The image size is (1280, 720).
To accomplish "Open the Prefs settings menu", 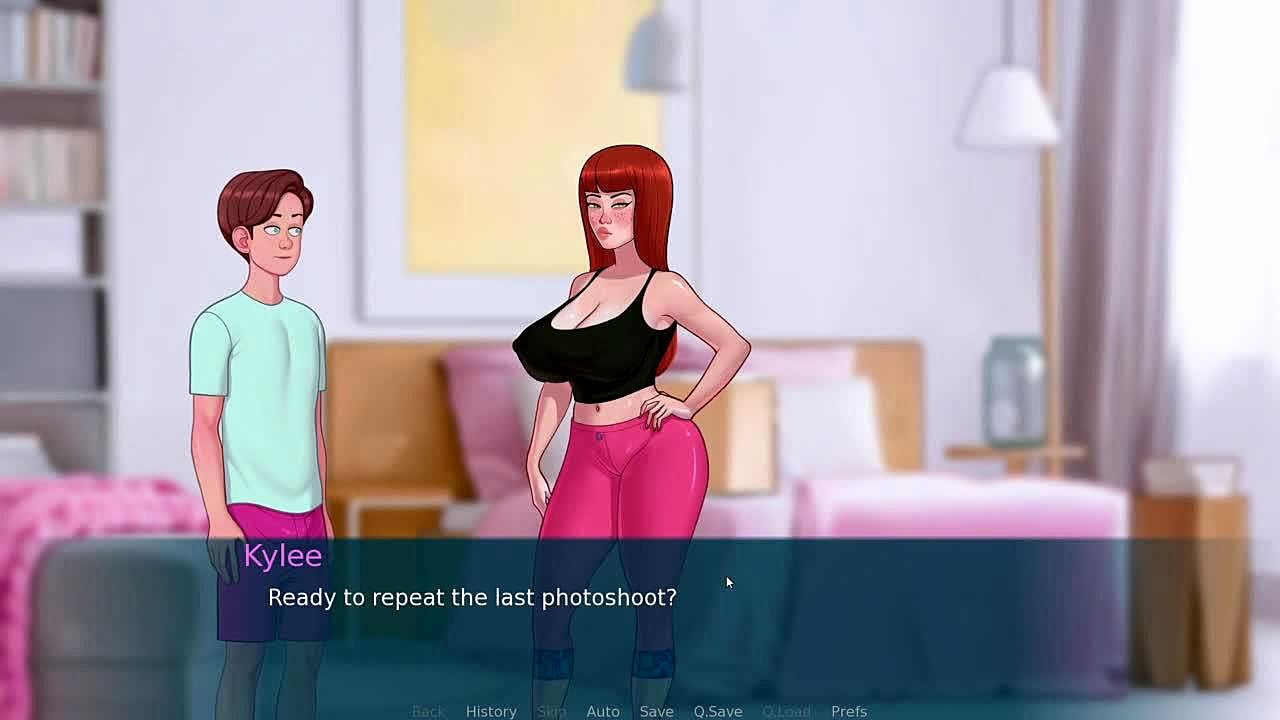I will (x=849, y=711).
